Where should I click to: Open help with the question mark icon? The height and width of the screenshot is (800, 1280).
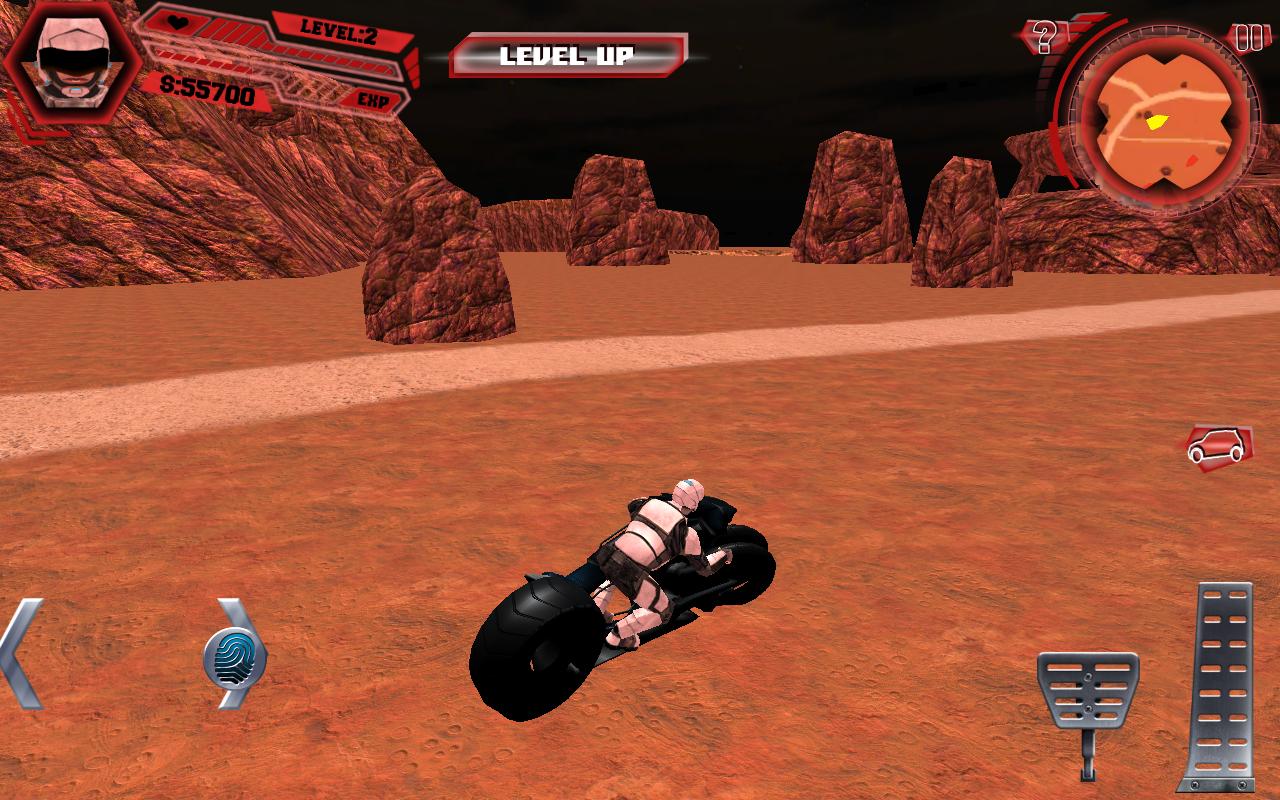1044,38
